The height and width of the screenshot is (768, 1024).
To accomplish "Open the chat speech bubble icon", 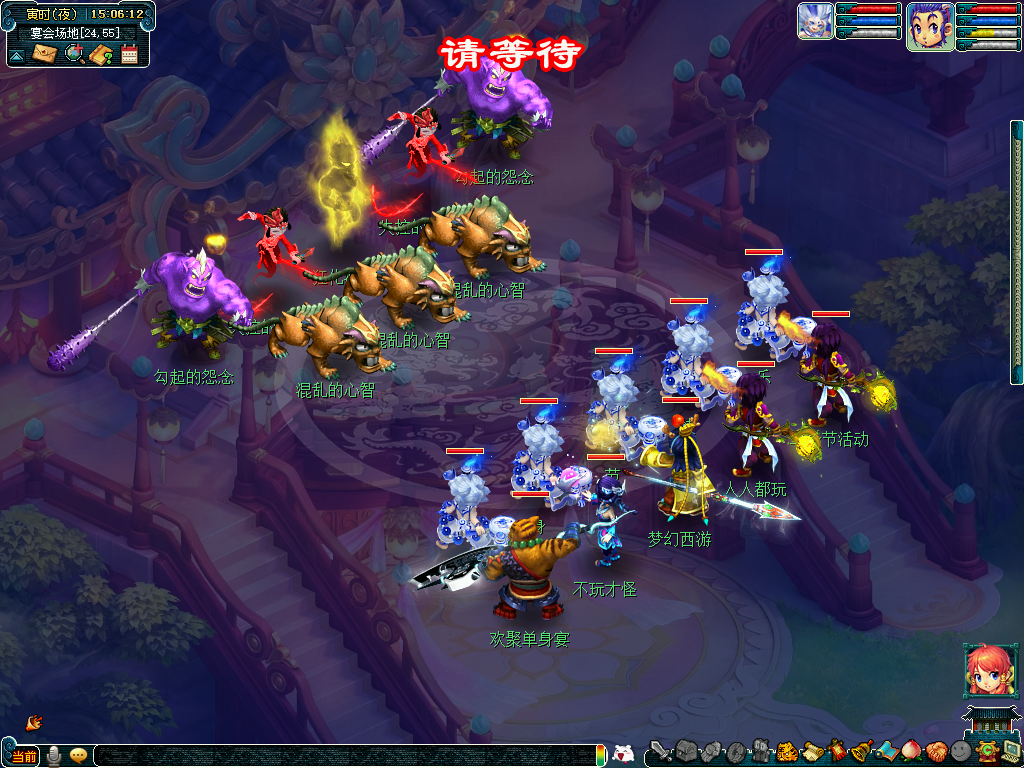I will click(x=78, y=755).
